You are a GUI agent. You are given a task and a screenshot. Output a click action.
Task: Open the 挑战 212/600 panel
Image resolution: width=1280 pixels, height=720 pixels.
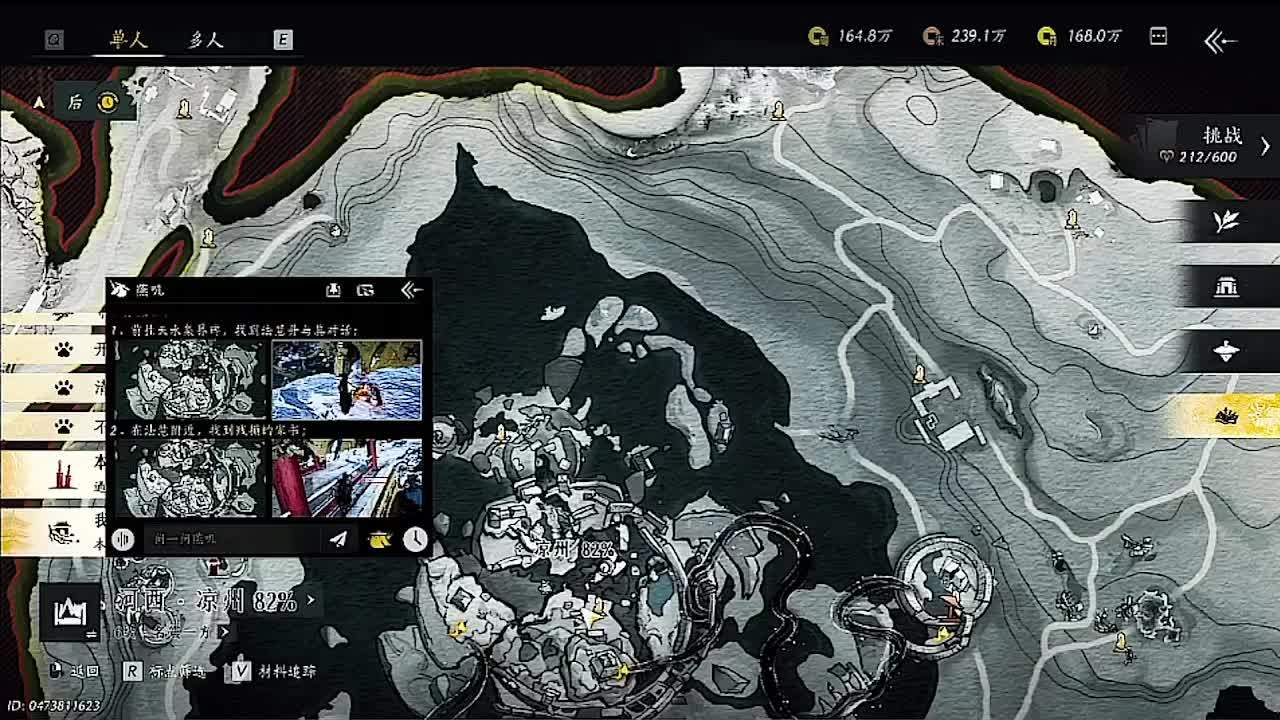[1210, 145]
